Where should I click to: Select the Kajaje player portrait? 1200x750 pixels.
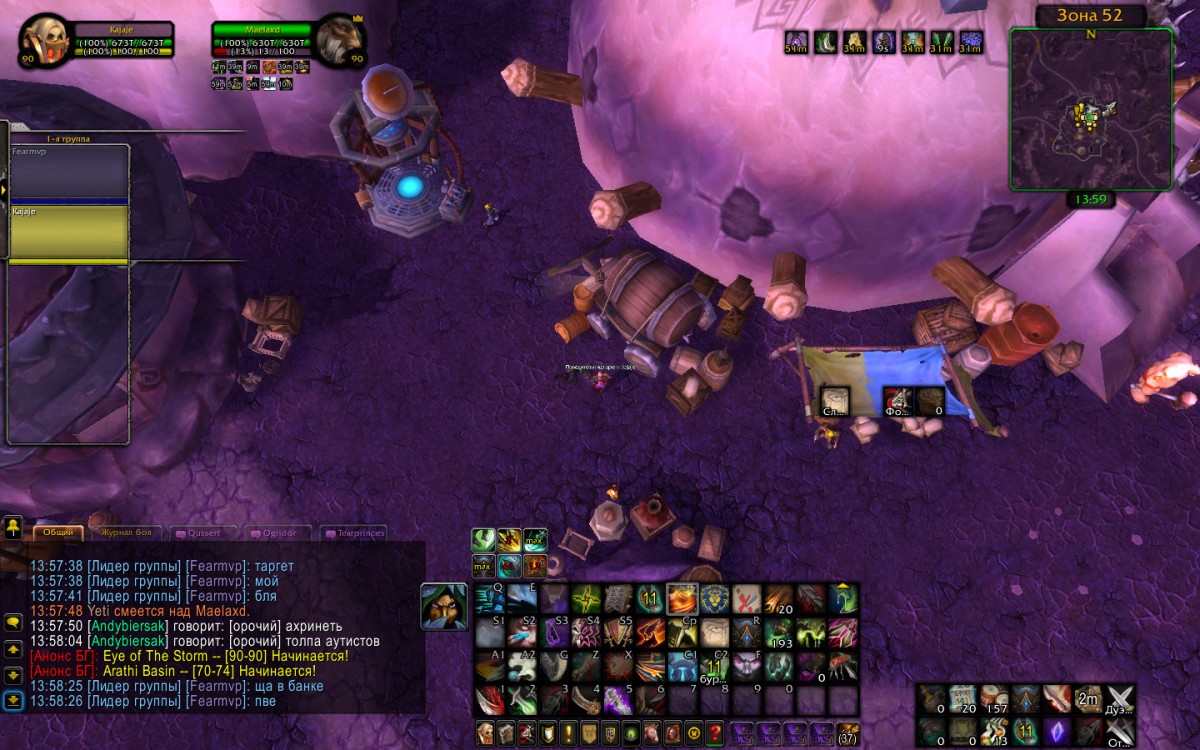42,40
